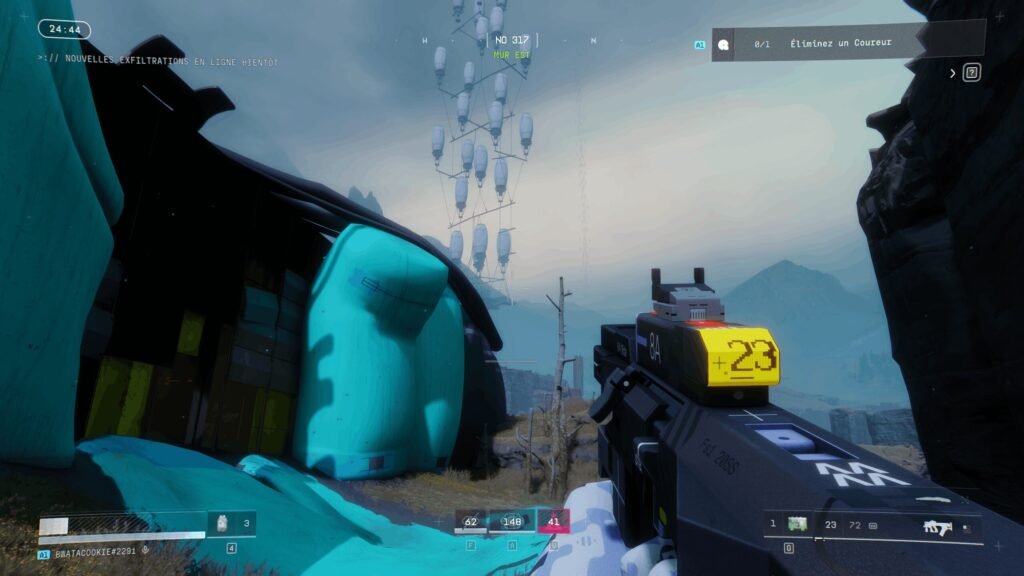Click the compass heading at the top
Image resolution: width=1024 pixels, height=576 pixels.
[x=510, y=41]
